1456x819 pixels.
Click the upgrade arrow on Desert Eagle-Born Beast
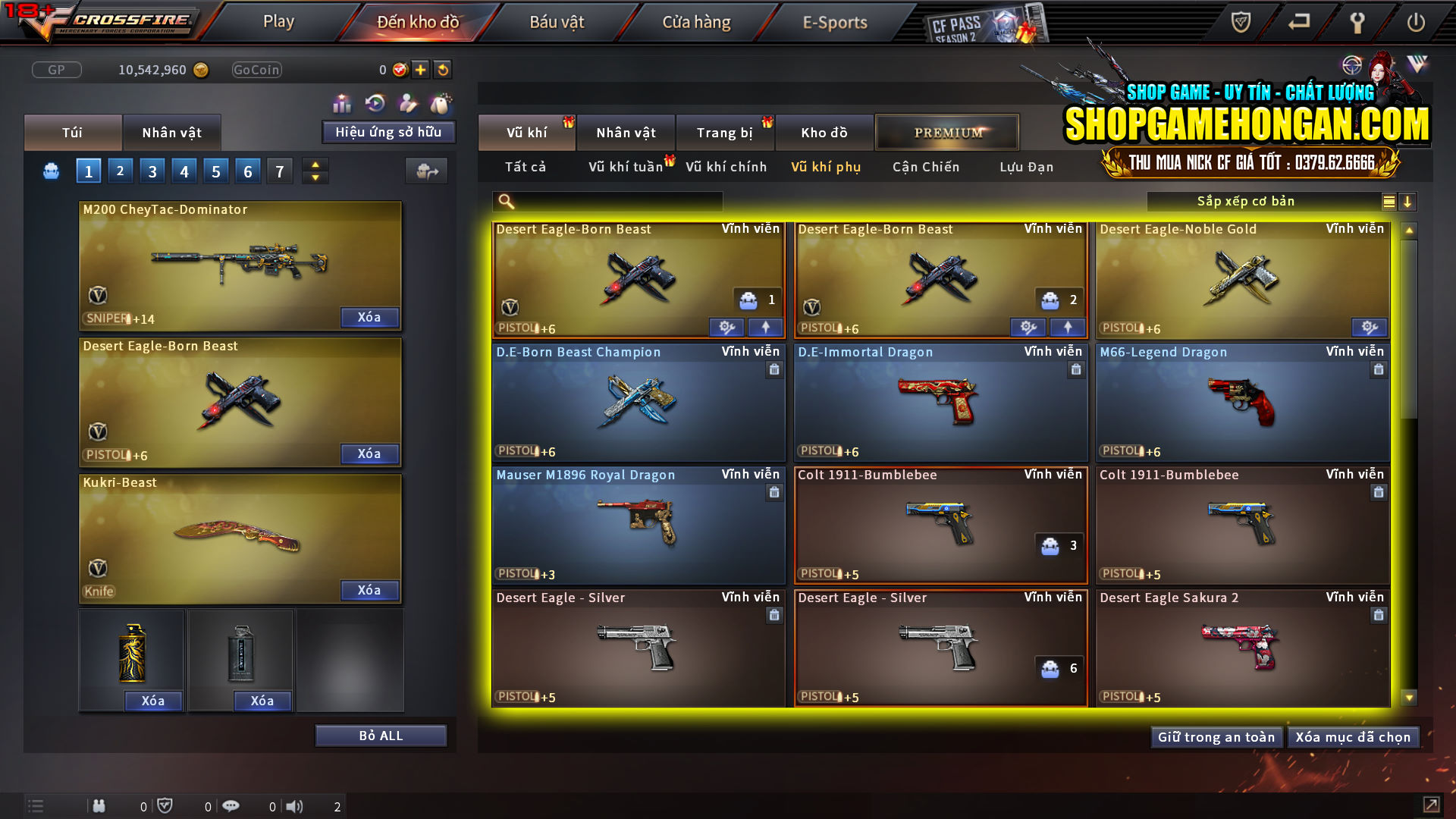766,327
